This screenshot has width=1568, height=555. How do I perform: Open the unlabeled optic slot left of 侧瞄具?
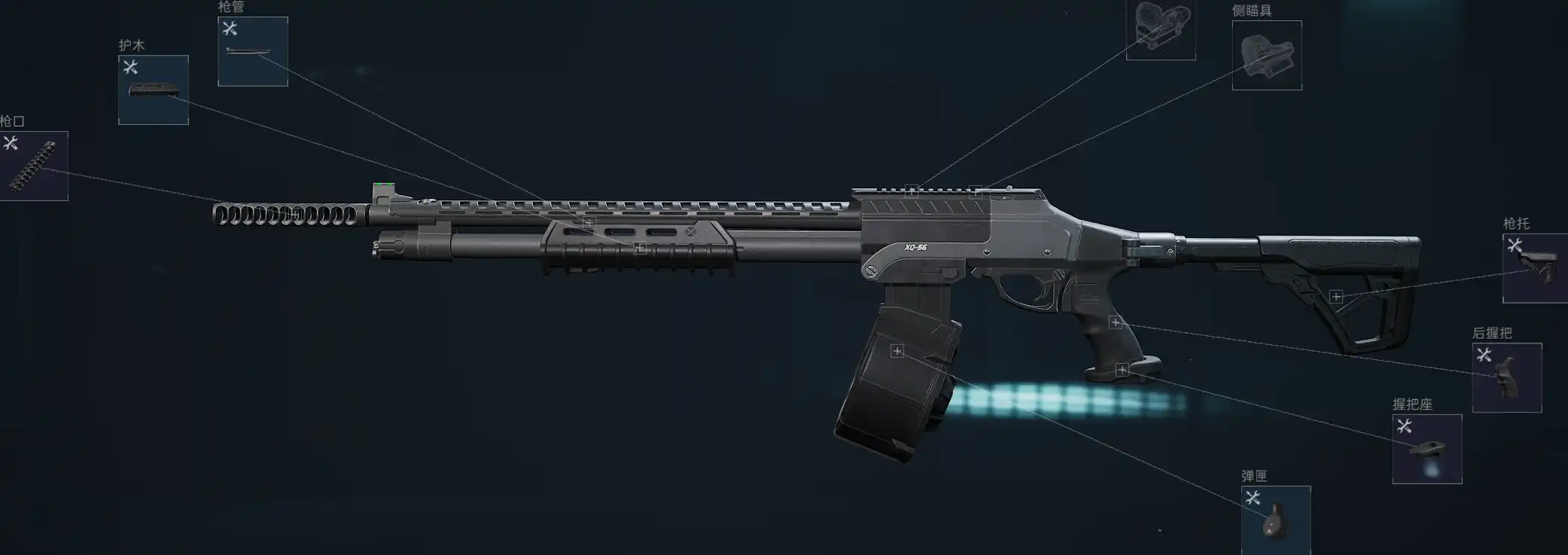pyautogui.click(x=1160, y=29)
